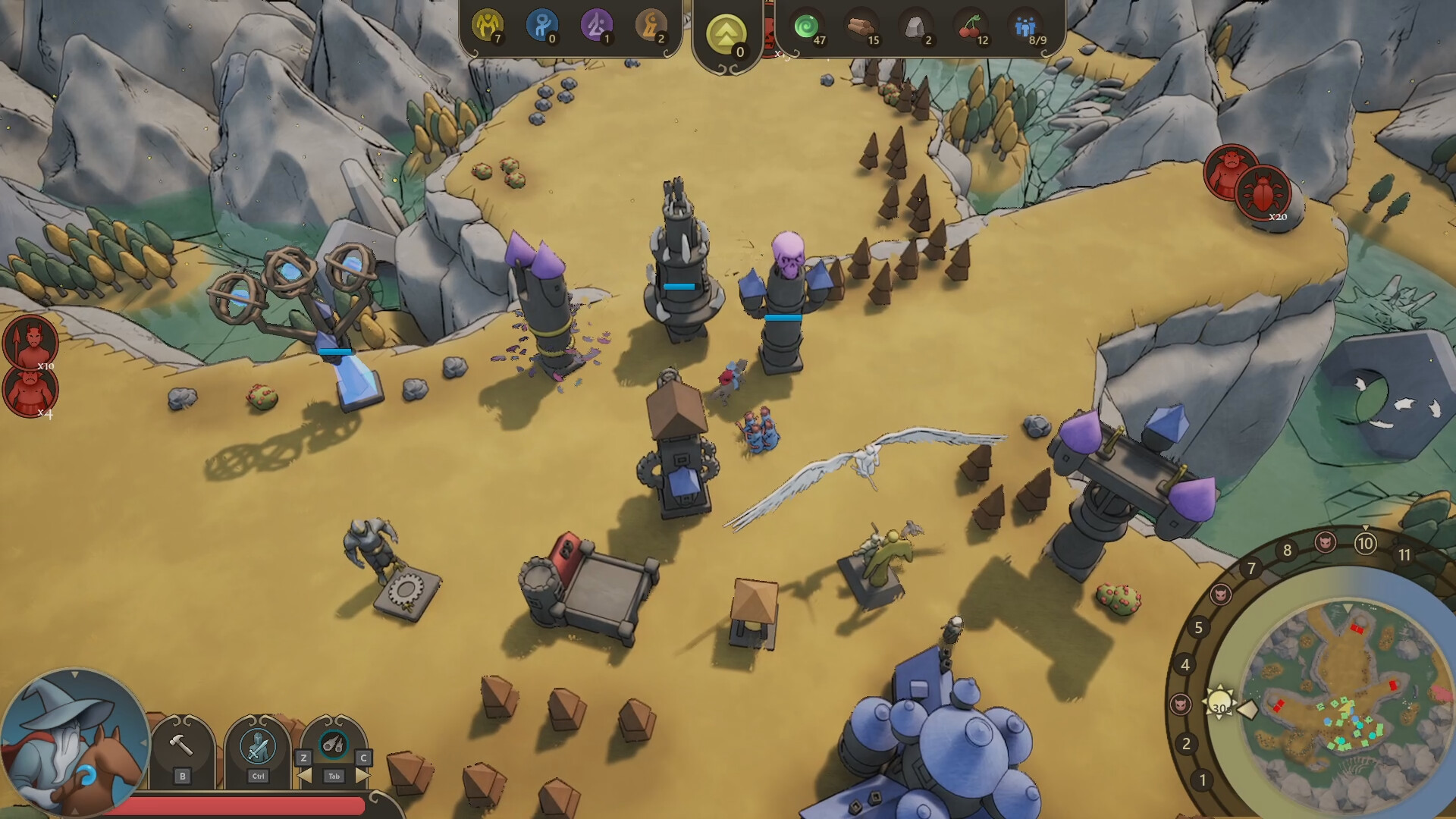
Task: Activate the knight-with-sword army command
Action: pyautogui.click(x=258, y=745)
